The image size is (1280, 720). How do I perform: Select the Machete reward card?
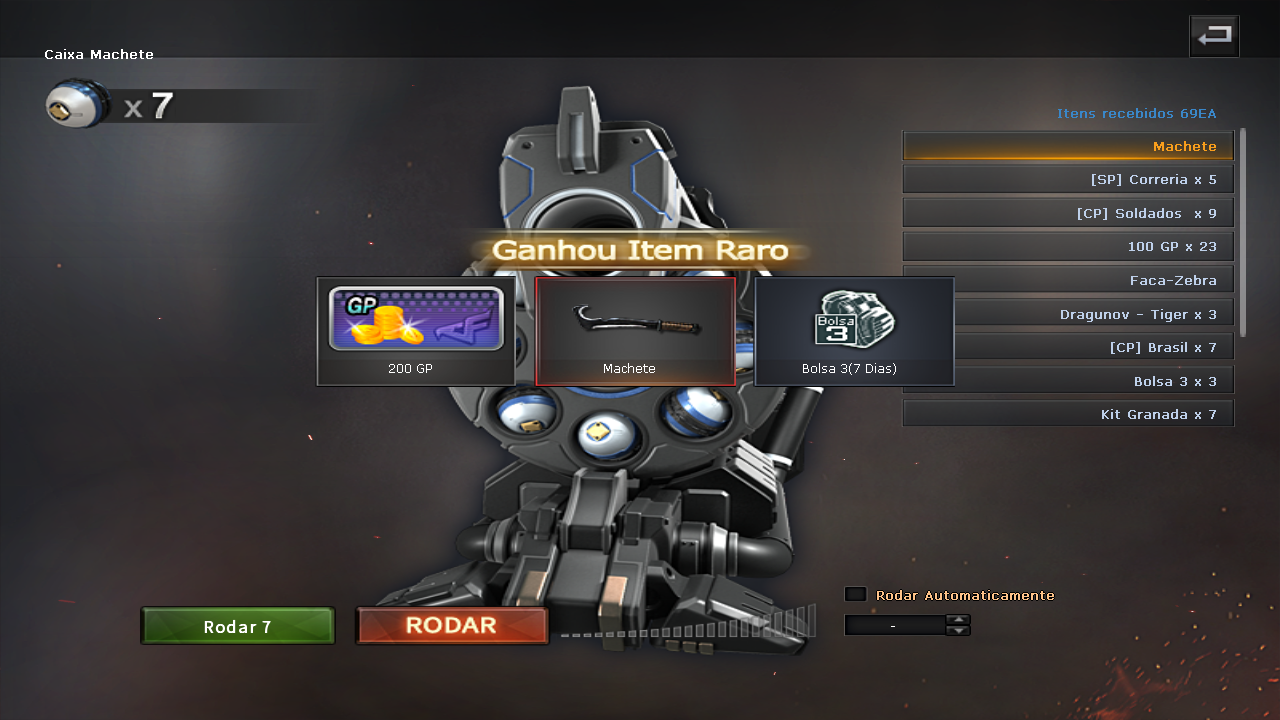point(635,331)
